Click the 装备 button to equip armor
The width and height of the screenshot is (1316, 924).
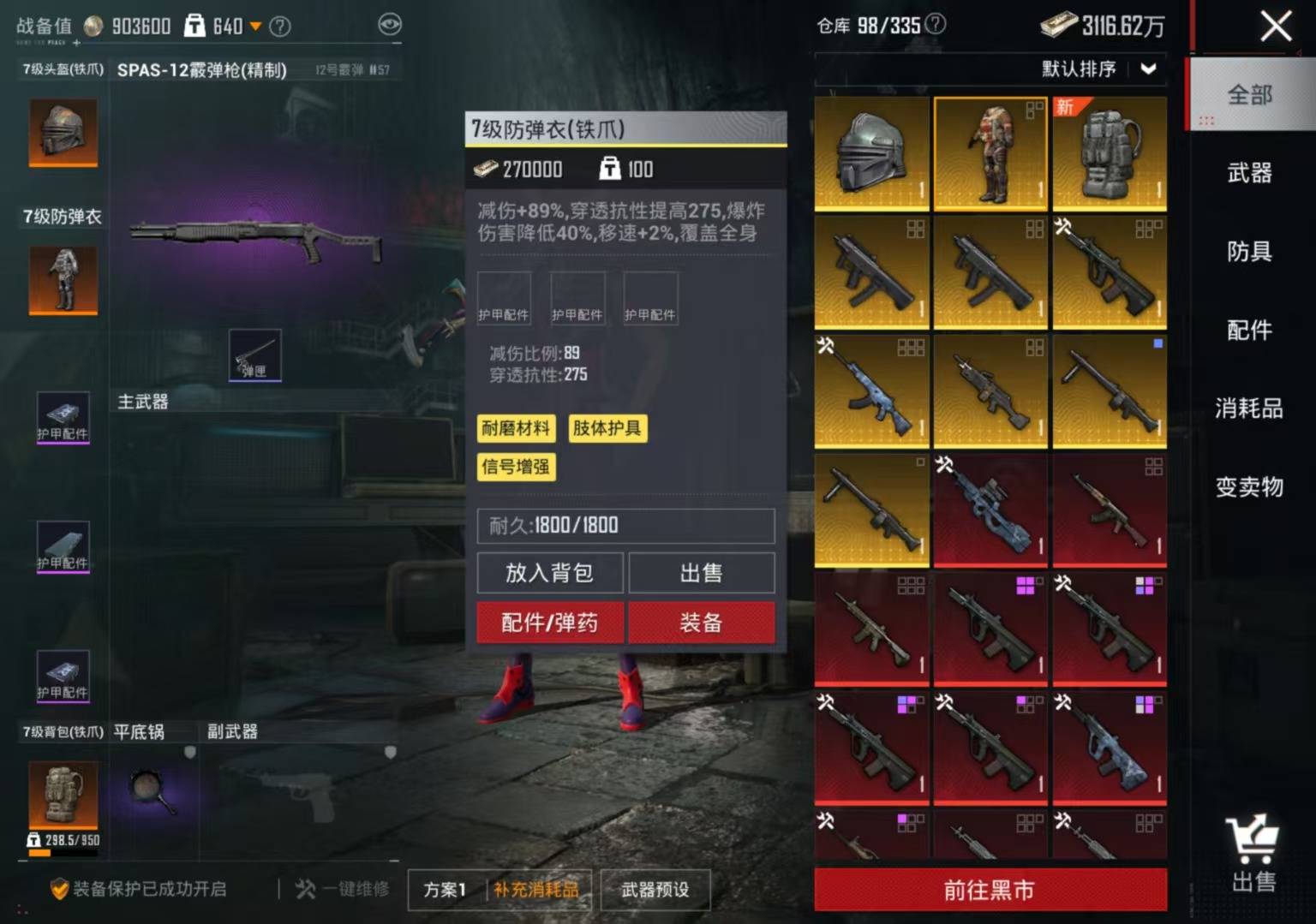coord(701,623)
